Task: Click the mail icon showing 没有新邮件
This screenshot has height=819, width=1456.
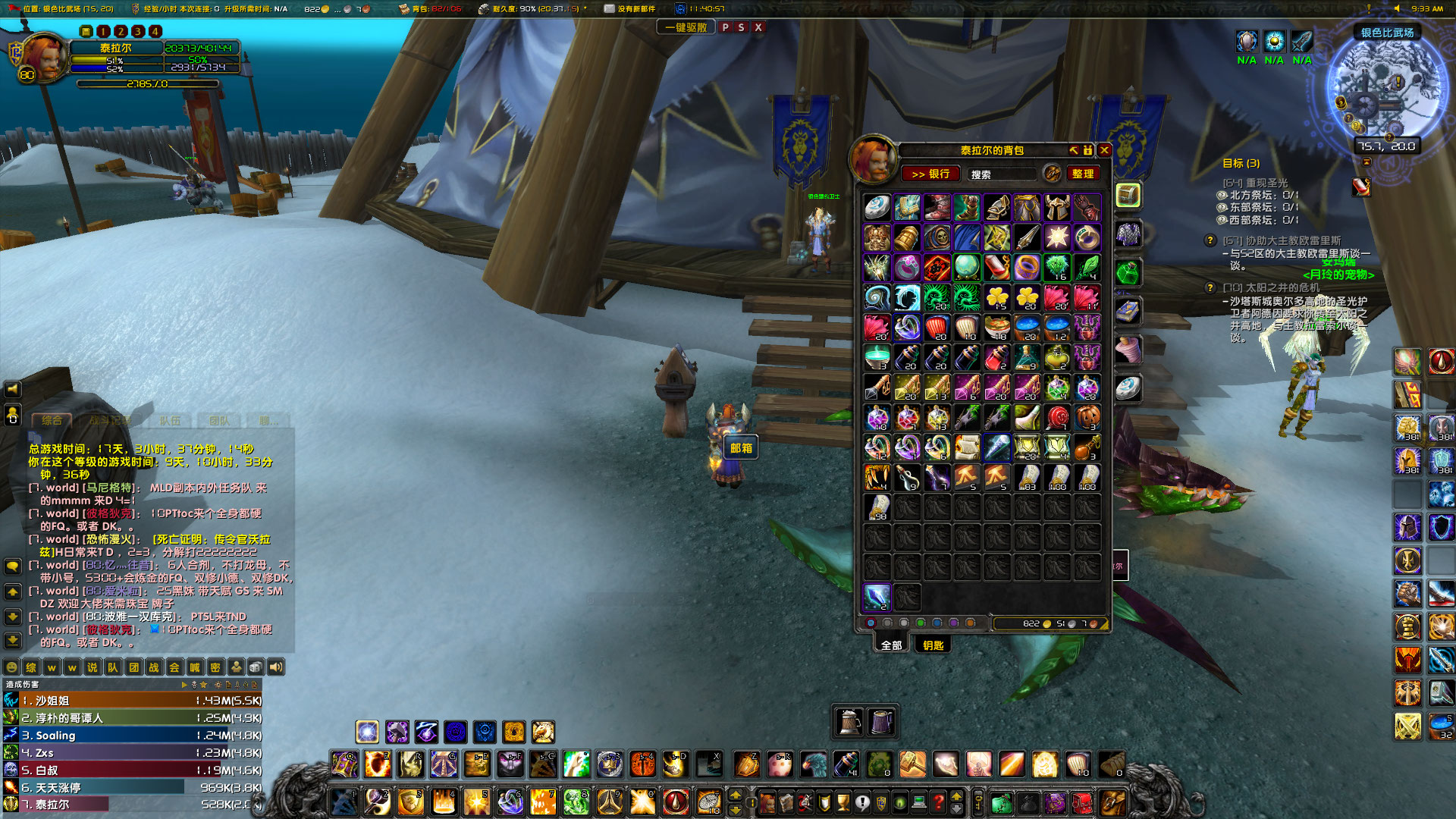Action: pyautogui.click(x=610, y=10)
